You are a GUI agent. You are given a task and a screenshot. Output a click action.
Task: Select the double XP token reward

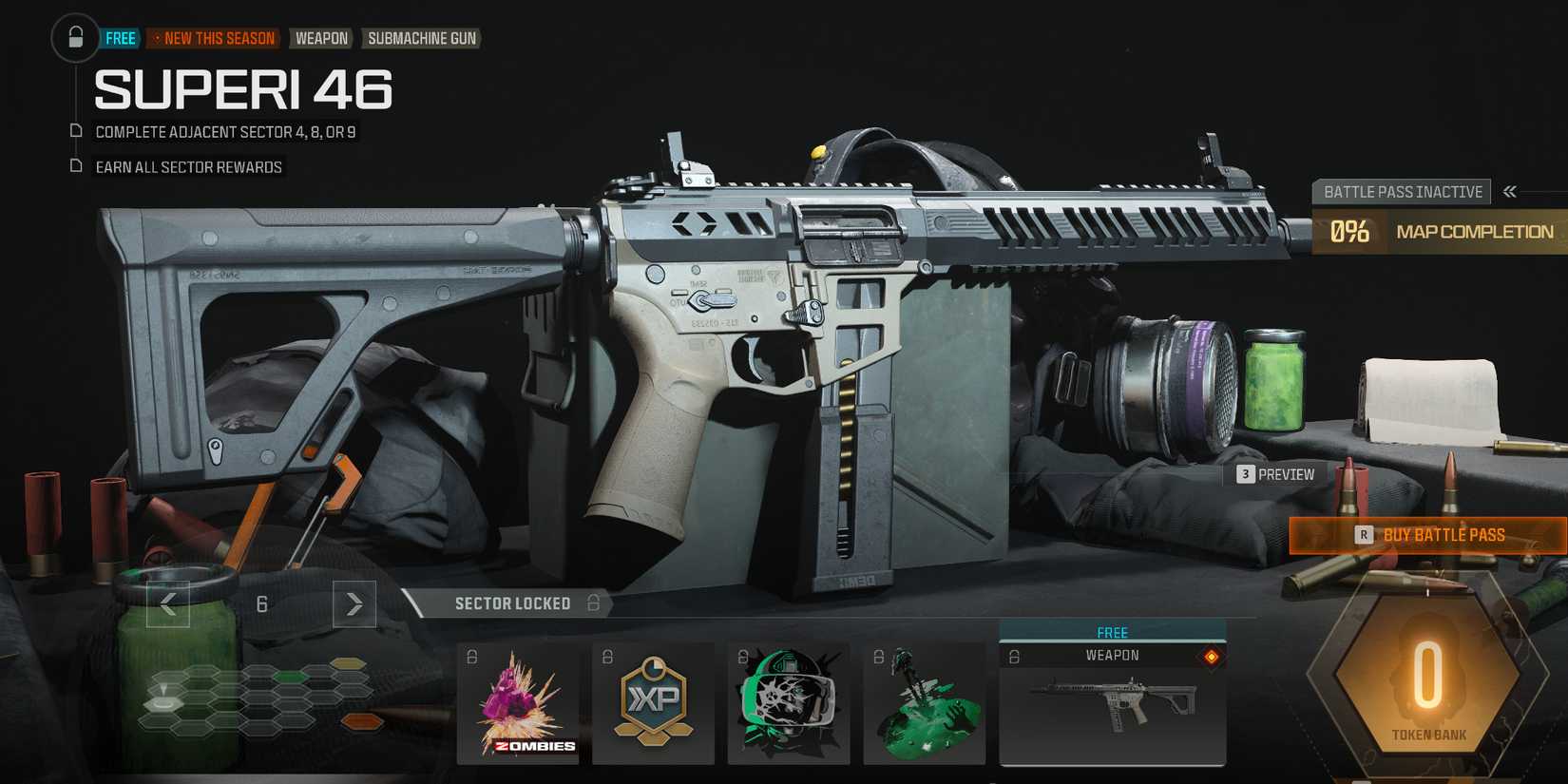(x=653, y=703)
